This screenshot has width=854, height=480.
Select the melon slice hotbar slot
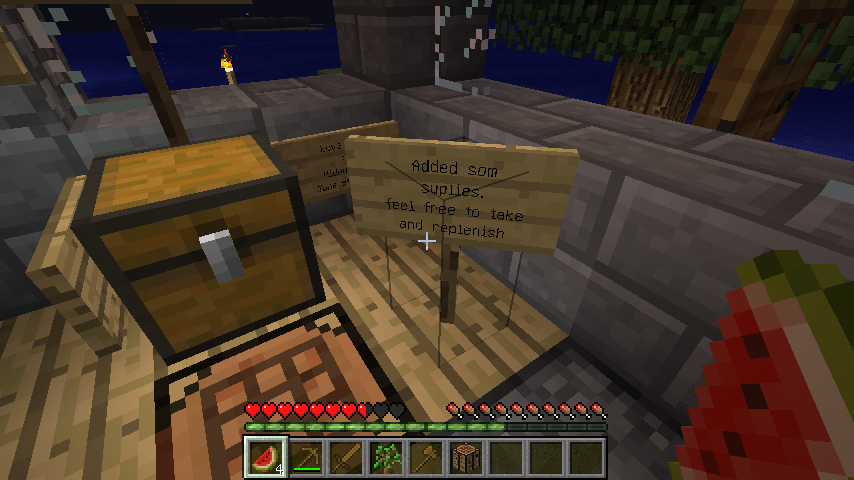coord(266,457)
